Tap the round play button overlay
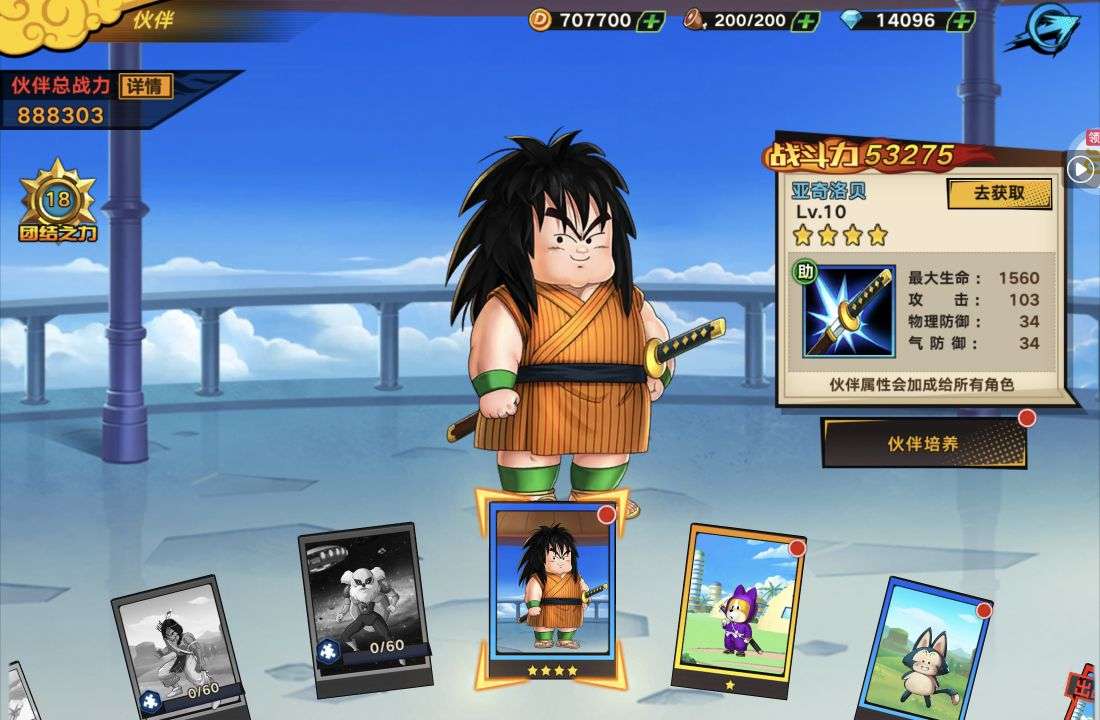This screenshot has height=720, width=1100. pos(1080,169)
